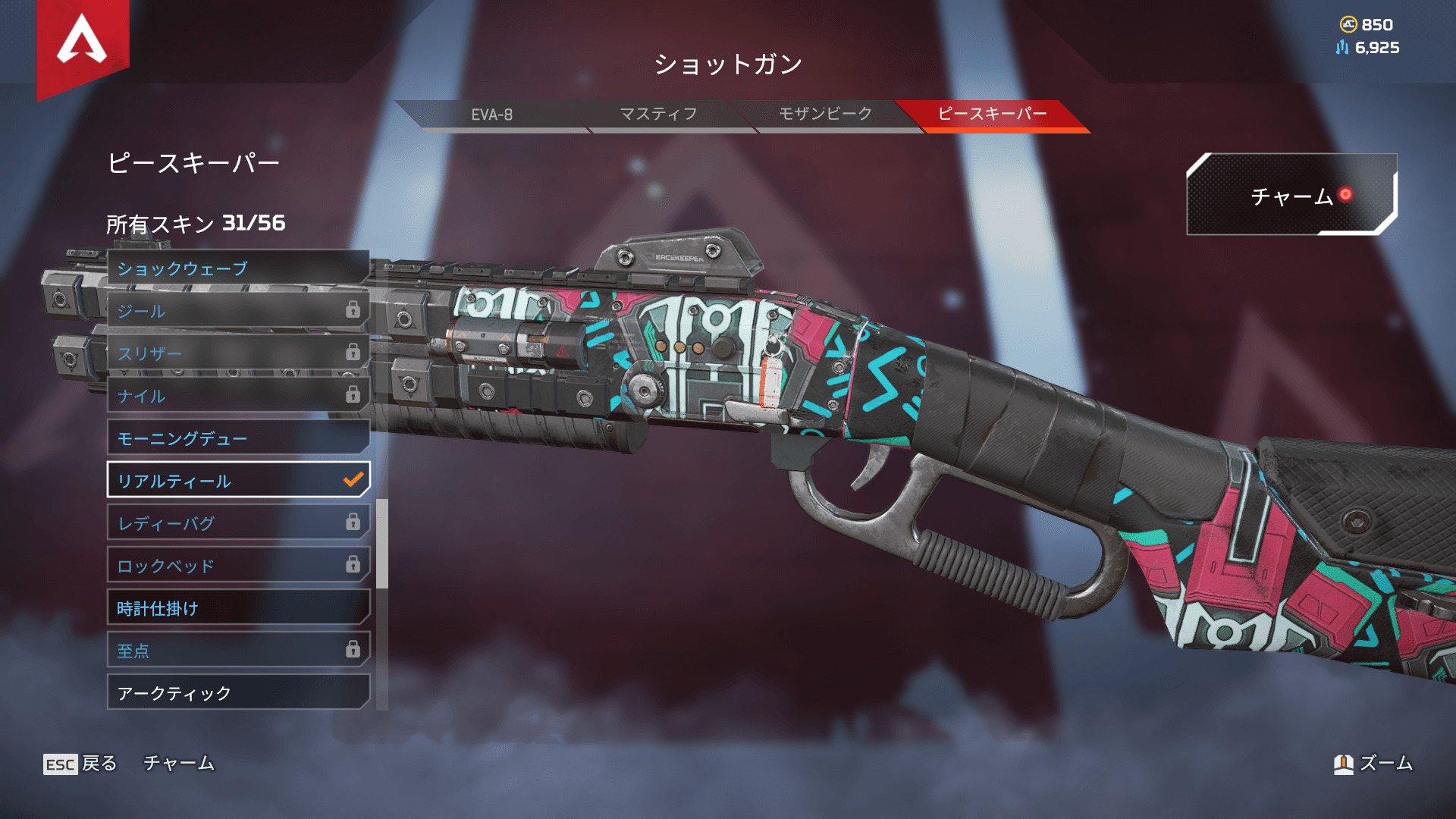Choose the locked スリザー skin
The image size is (1456, 819).
coord(238,353)
